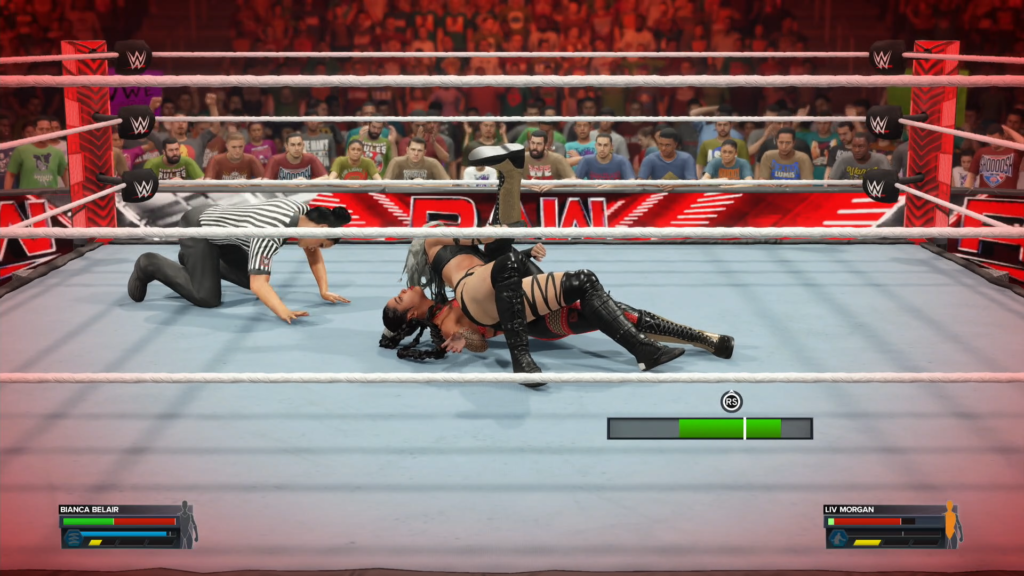Select Bianca Belair's grey body damage silhouette
The image size is (1024, 576).
(187, 524)
